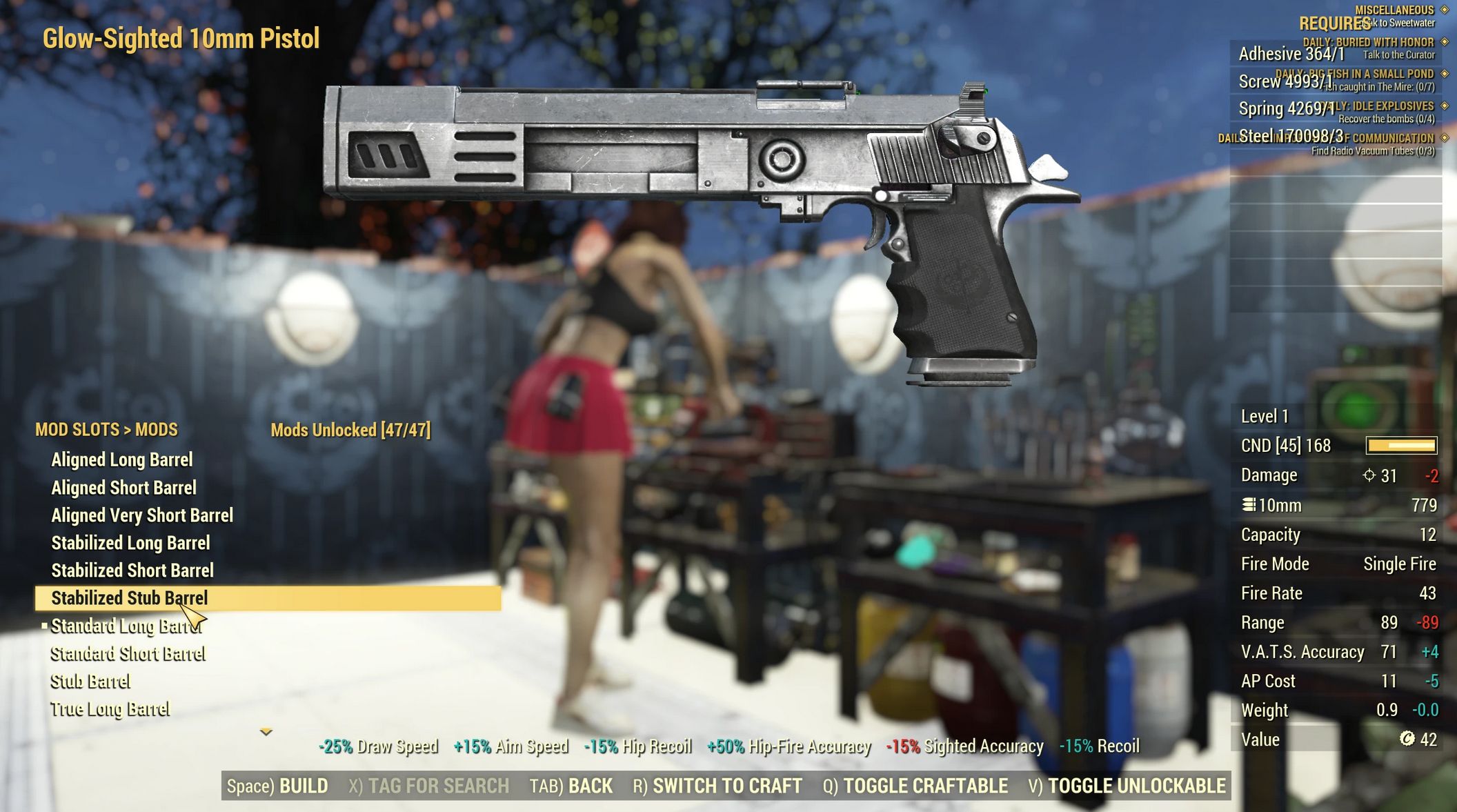Viewport: 1457px width, 812px height.
Task: Choose the Standard Short Barrel mod
Action: pos(128,653)
